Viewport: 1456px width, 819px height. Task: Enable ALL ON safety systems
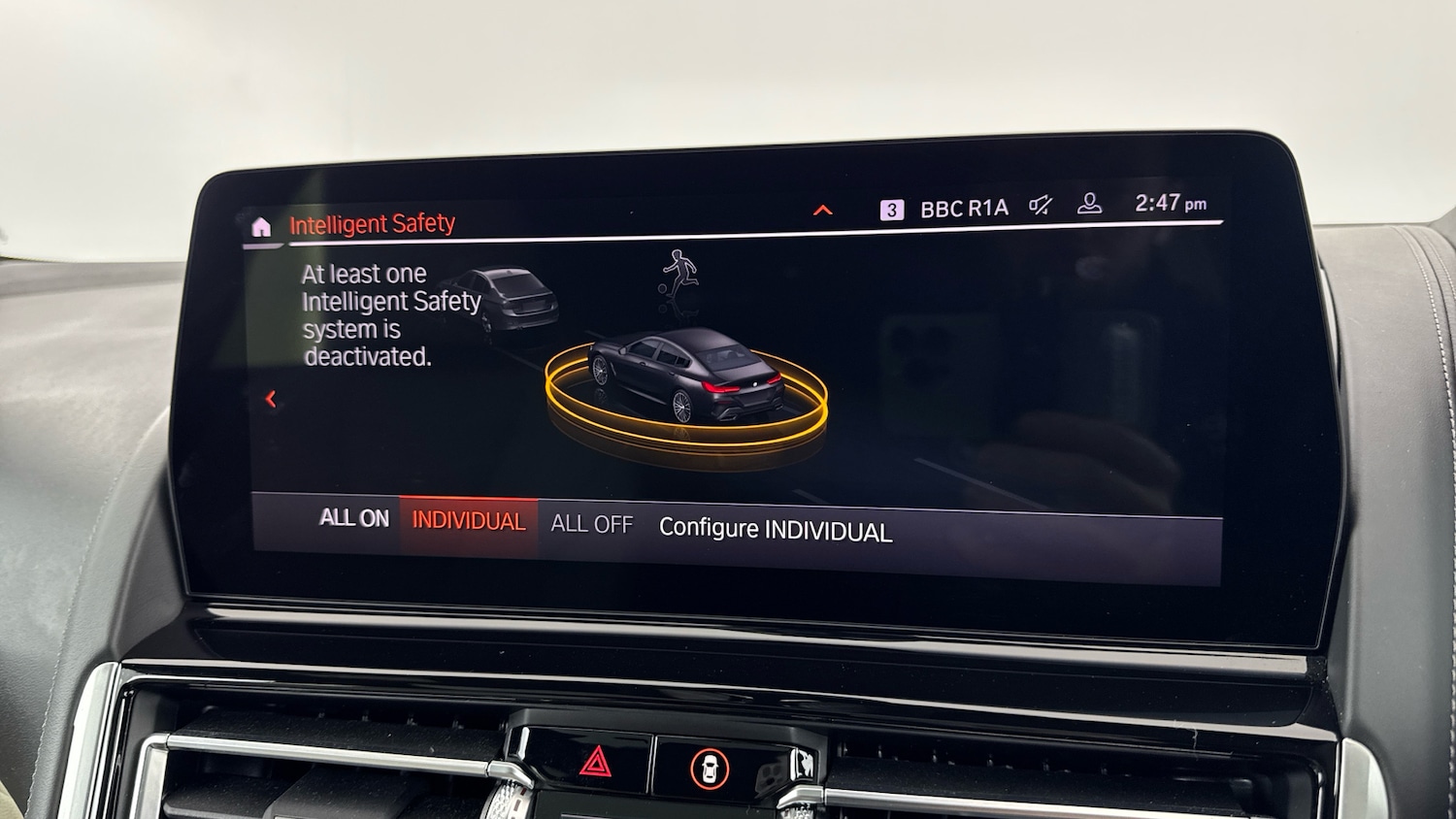click(x=354, y=520)
